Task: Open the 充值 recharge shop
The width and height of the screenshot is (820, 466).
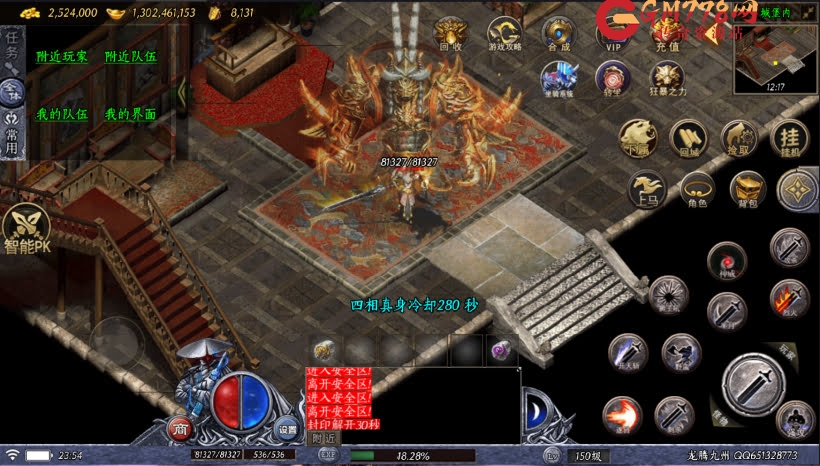Action: tap(667, 33)
